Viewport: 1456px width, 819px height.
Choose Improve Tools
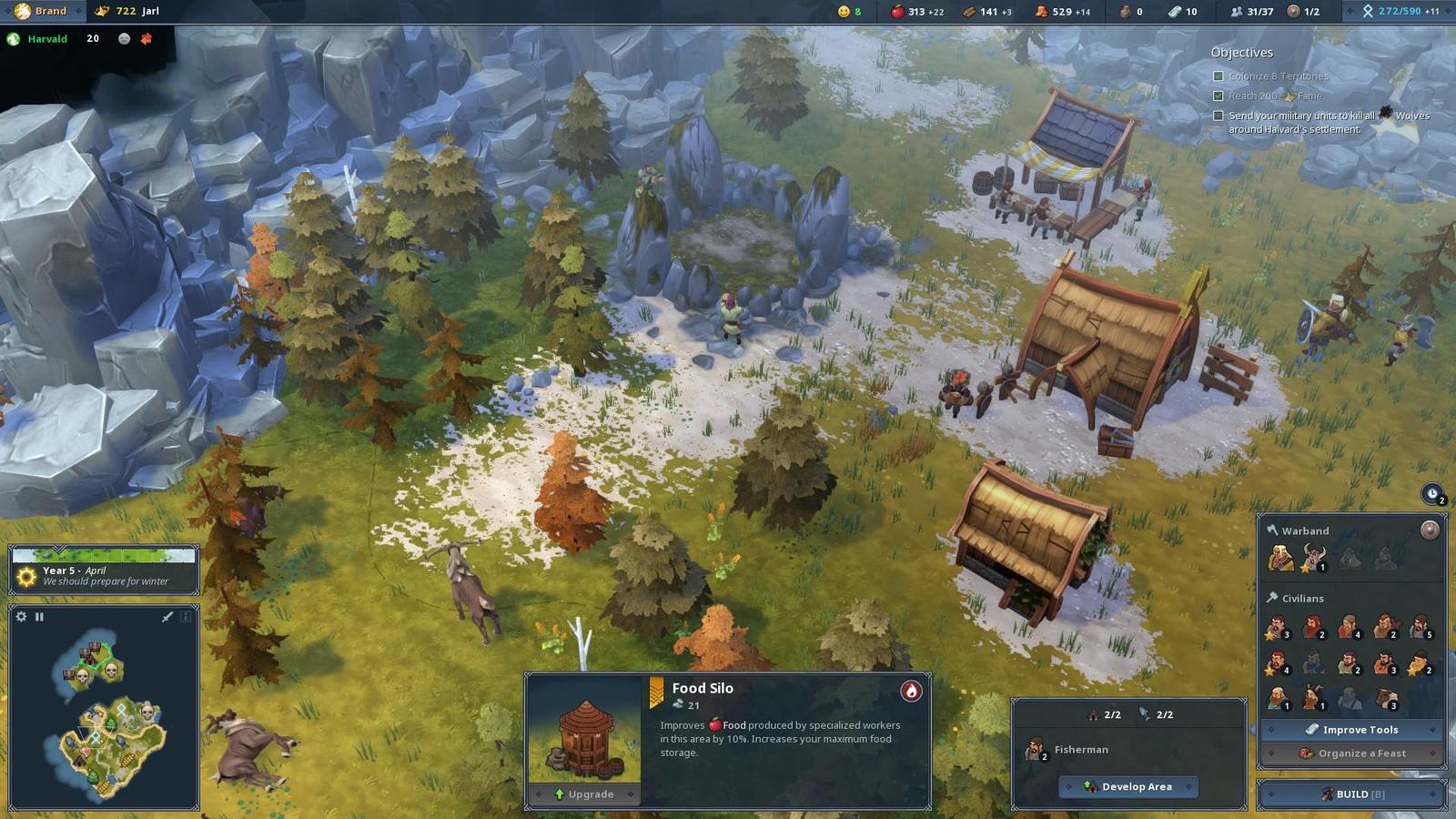pos(1352,730)
